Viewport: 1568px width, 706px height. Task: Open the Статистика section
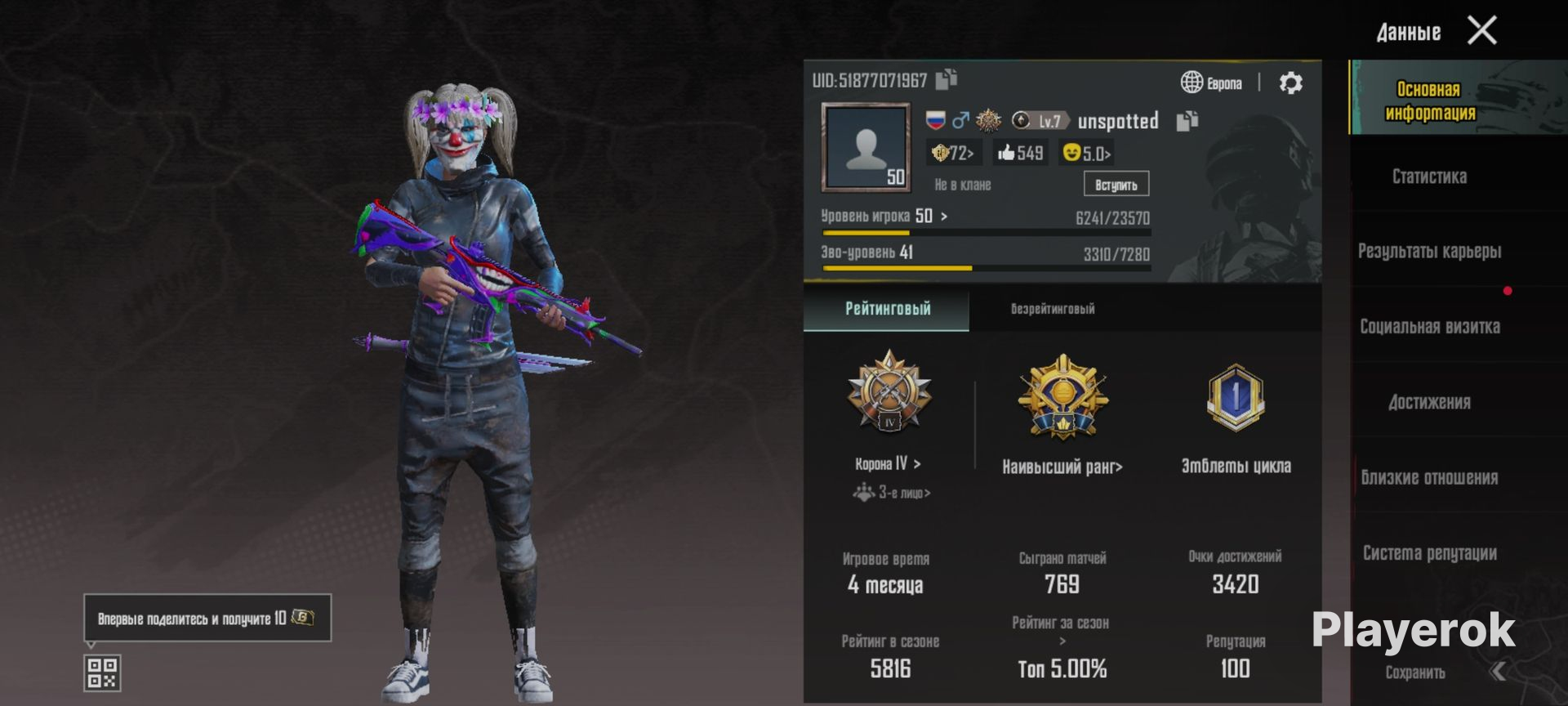click(x=1429, y=176)
